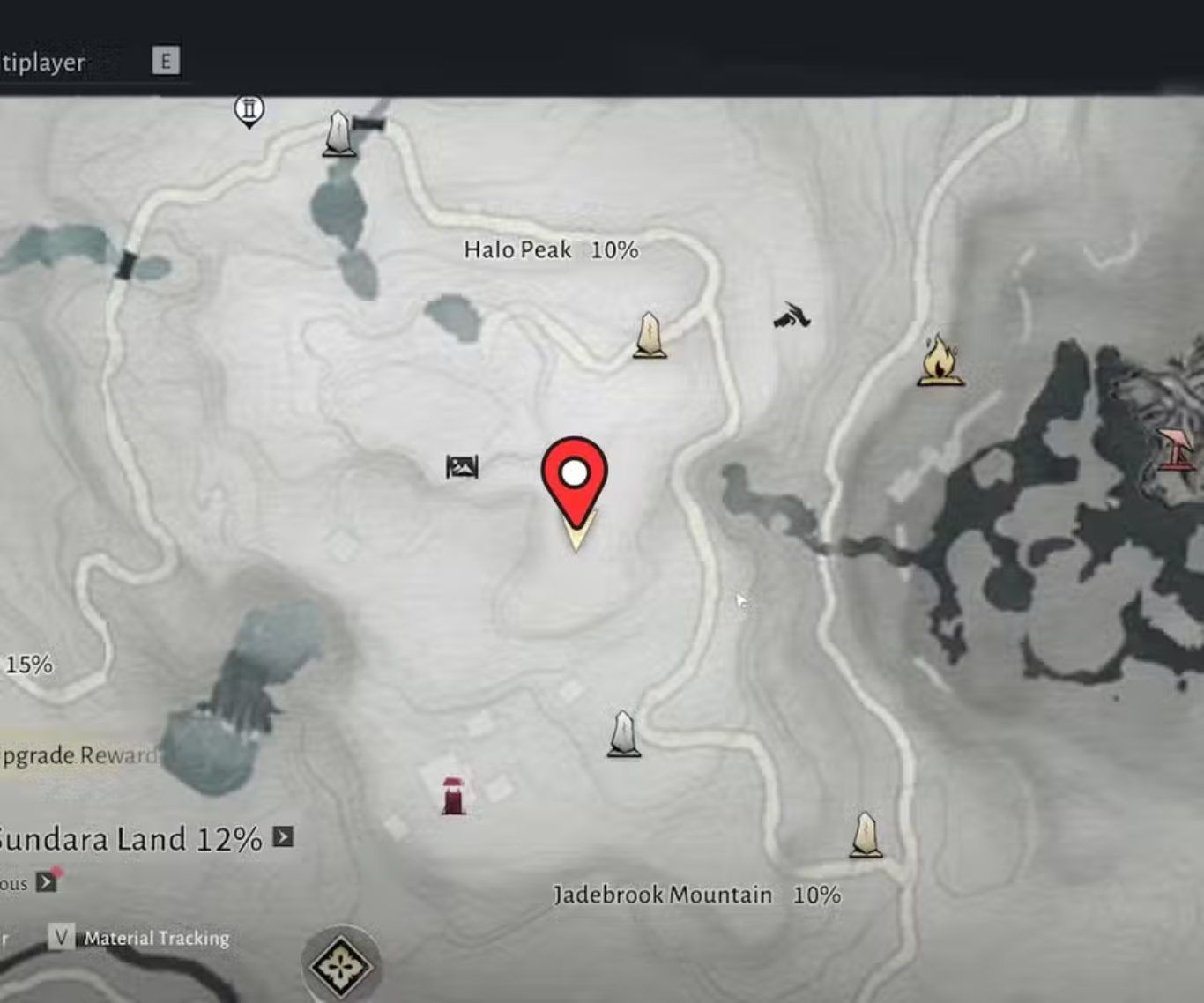
Task: Switch to the Multiplayer tab
Action: click(x=42, y=63)
